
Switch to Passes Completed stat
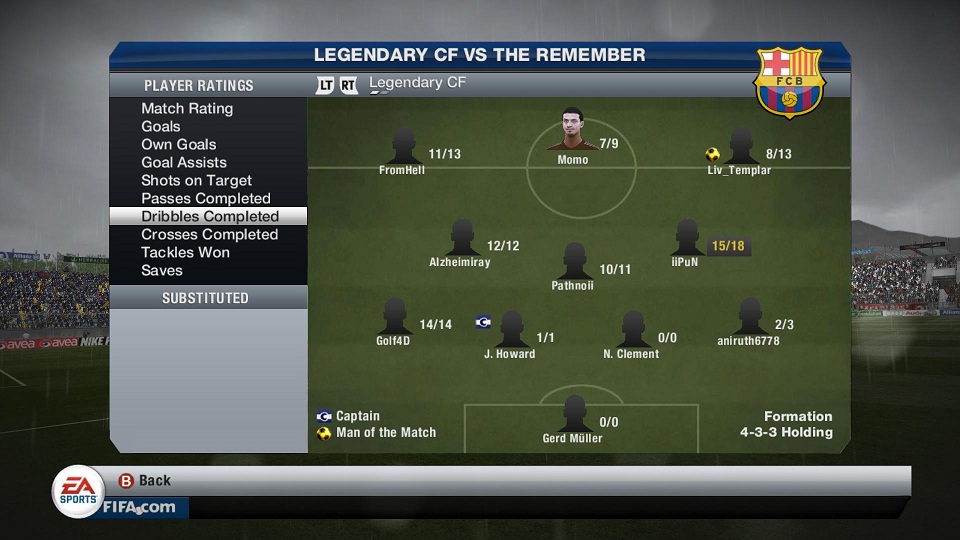click(x=206, y=198)
